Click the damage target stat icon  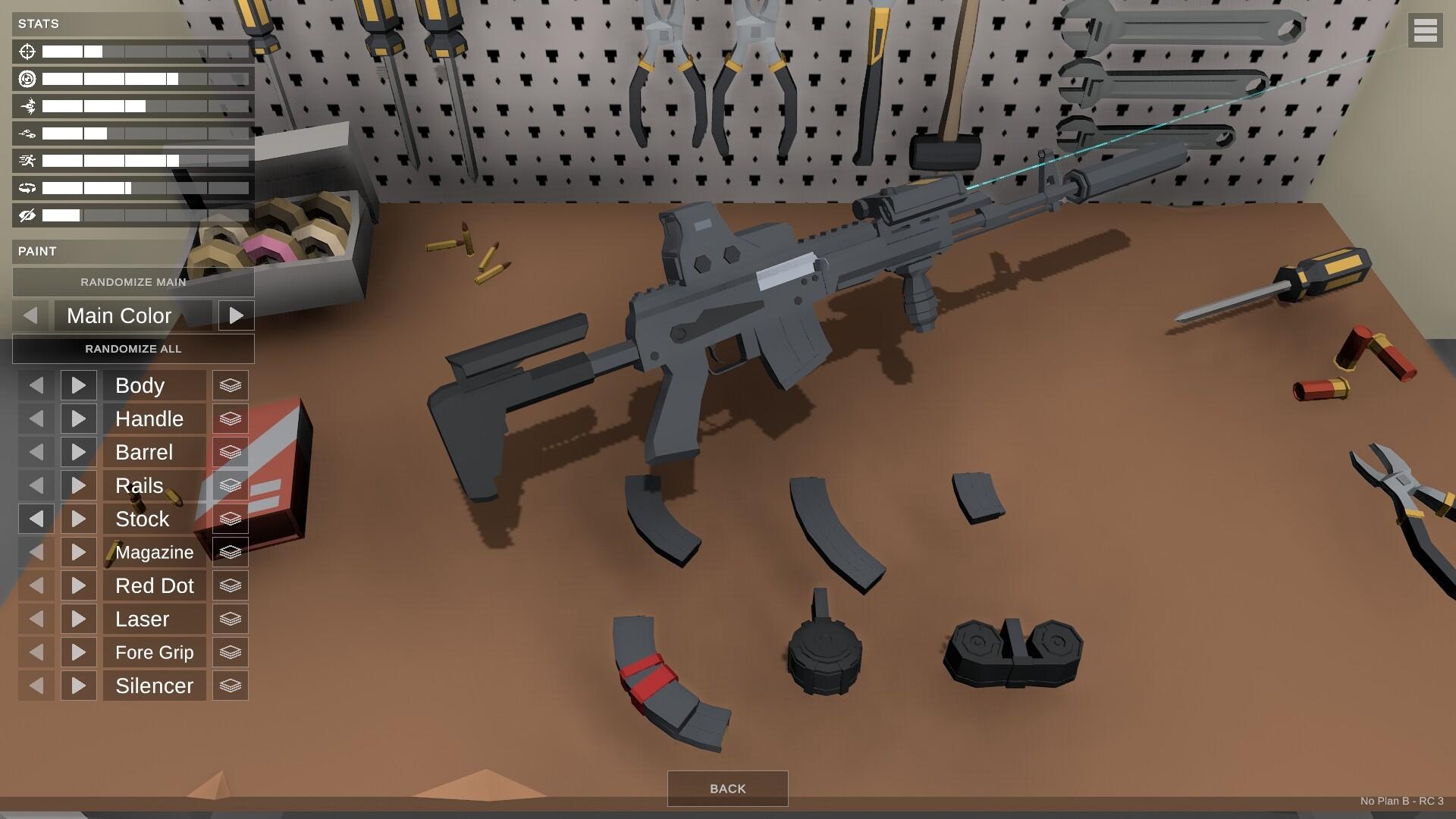coord(27,79)
